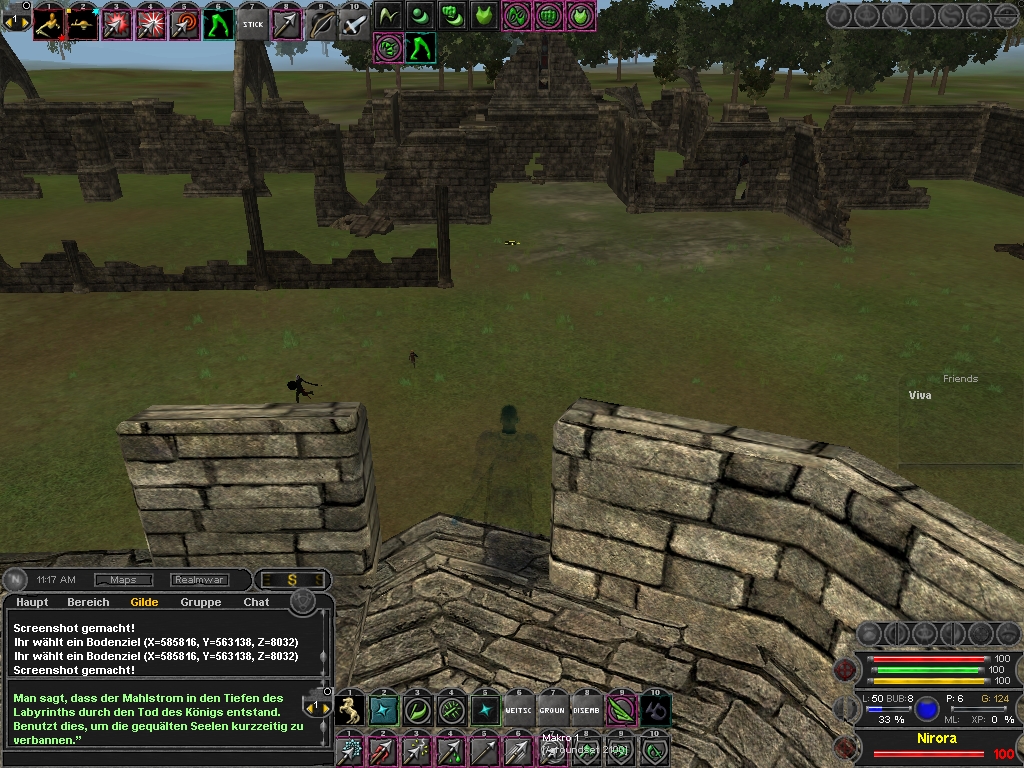1024x768 pixels.
Task: Select Viva in the Friends list
Action: tap(920, 396)
